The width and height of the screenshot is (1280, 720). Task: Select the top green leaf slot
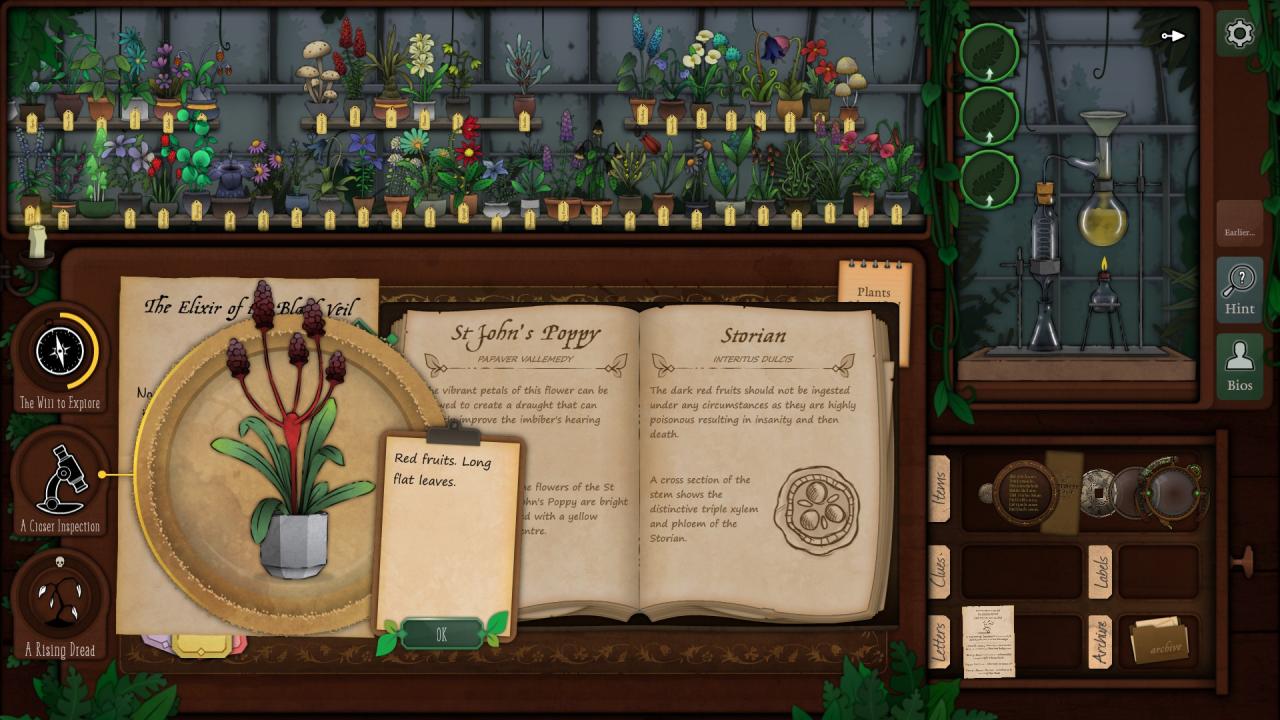[989, 52]
